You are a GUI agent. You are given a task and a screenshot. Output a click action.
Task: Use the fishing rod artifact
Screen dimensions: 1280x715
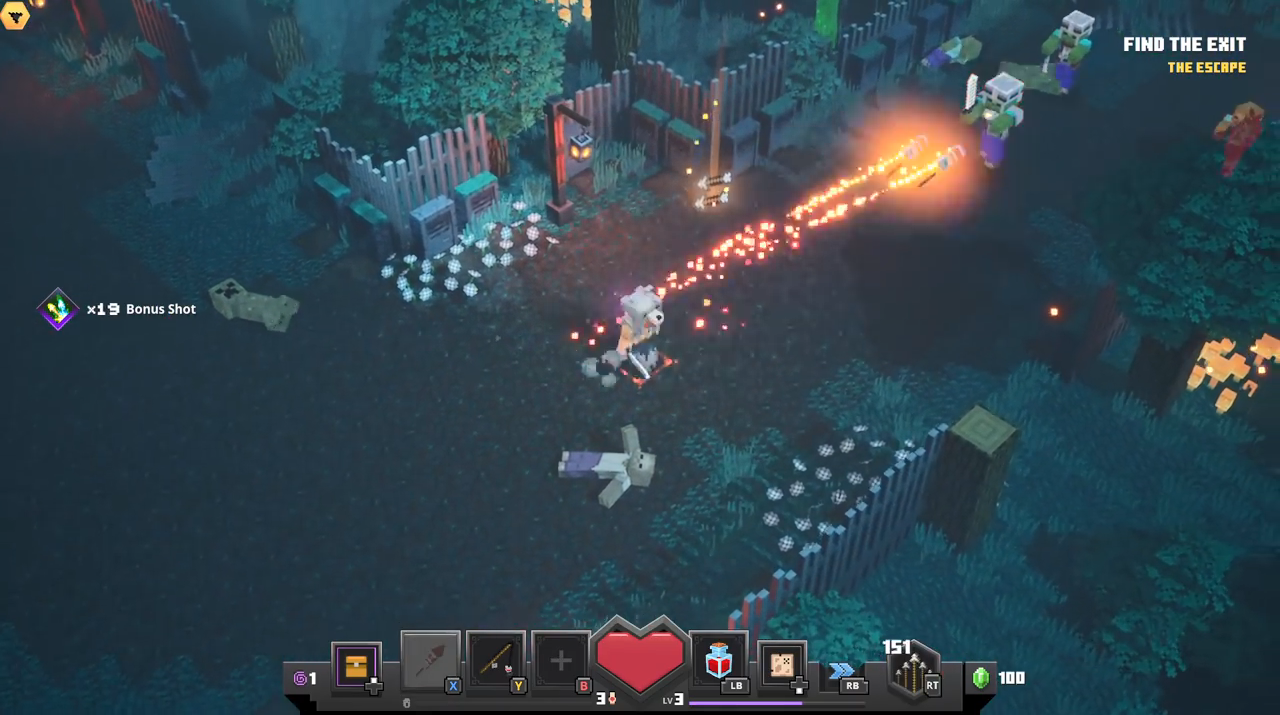point(496,661)
